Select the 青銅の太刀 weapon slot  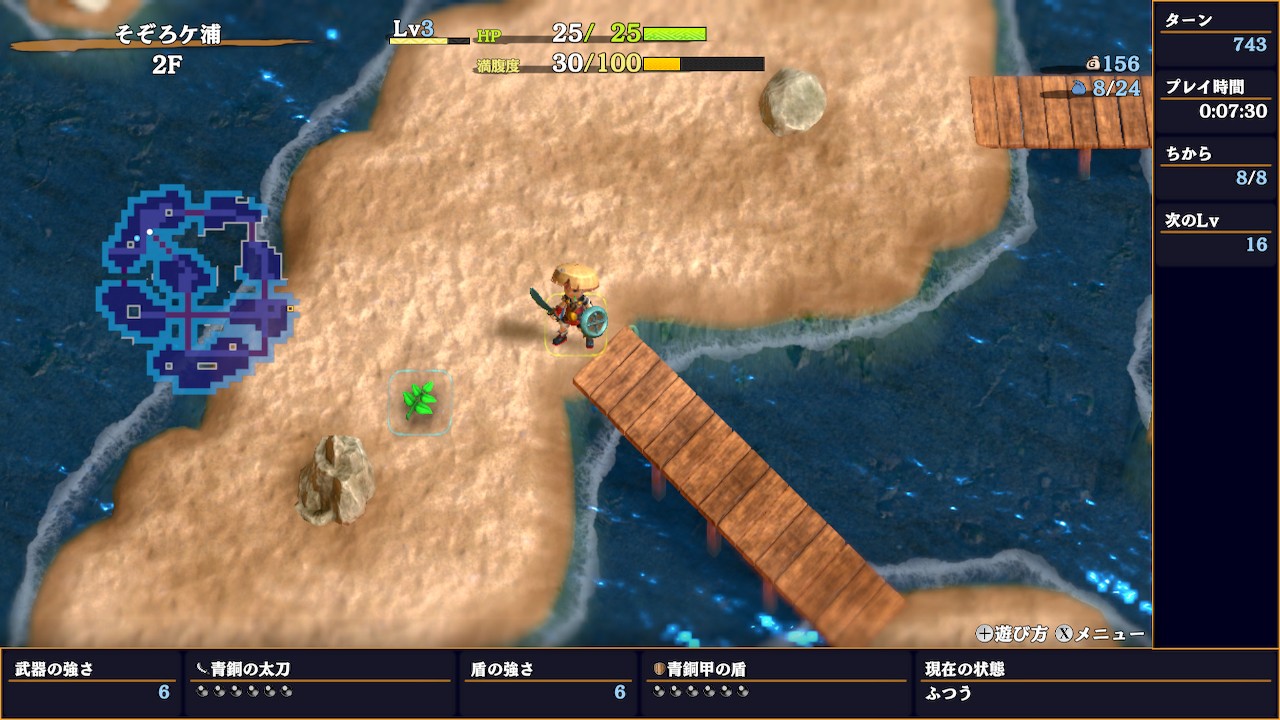(319, 680)
